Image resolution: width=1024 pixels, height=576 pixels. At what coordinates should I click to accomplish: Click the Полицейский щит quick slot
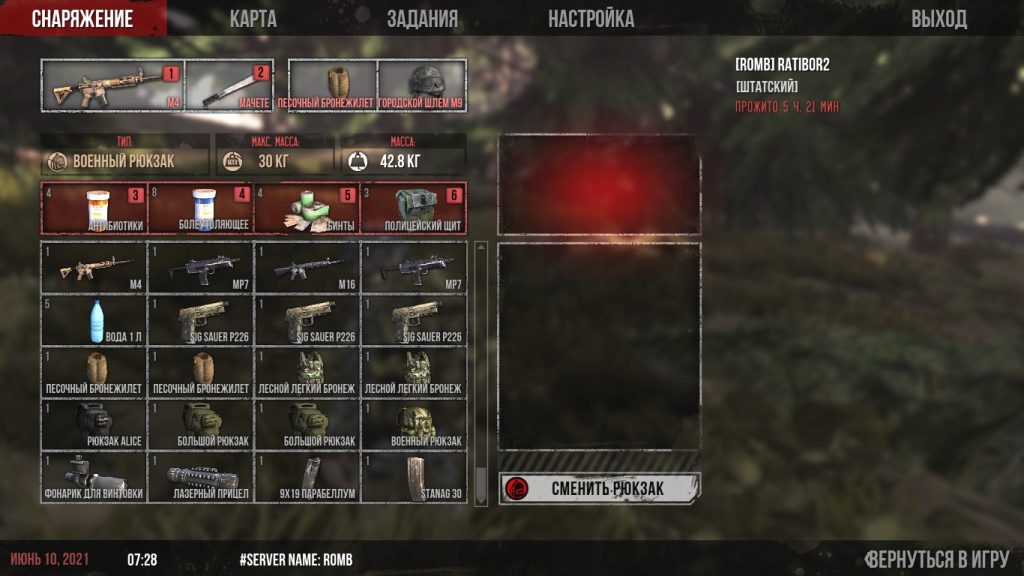click(414, 208)
